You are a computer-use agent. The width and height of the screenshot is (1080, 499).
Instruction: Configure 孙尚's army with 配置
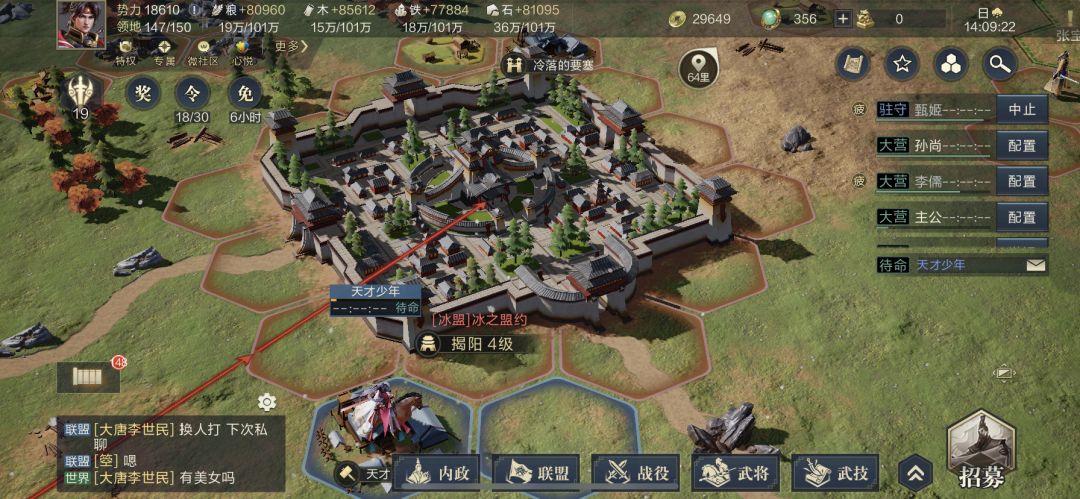tap(1021, 145)
